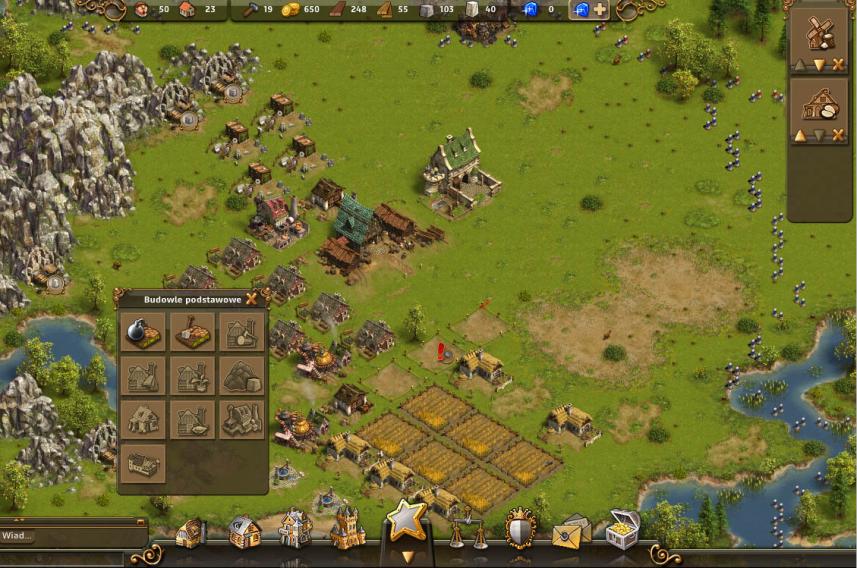Viewport: 857px width, 568px height.
Task: Open the star menu in the bottom bar
Action: point(407,522)
